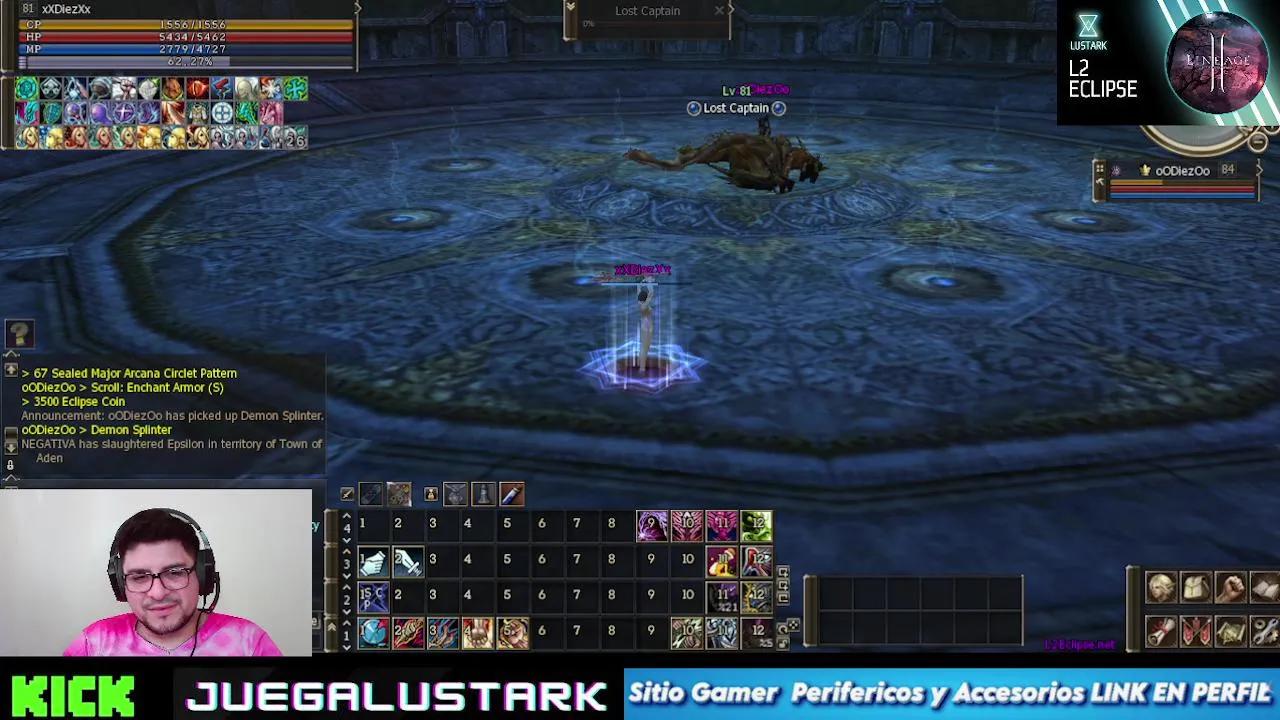
Task: Open the clan crest icon in the toolbar
Action: pos(455,494)
